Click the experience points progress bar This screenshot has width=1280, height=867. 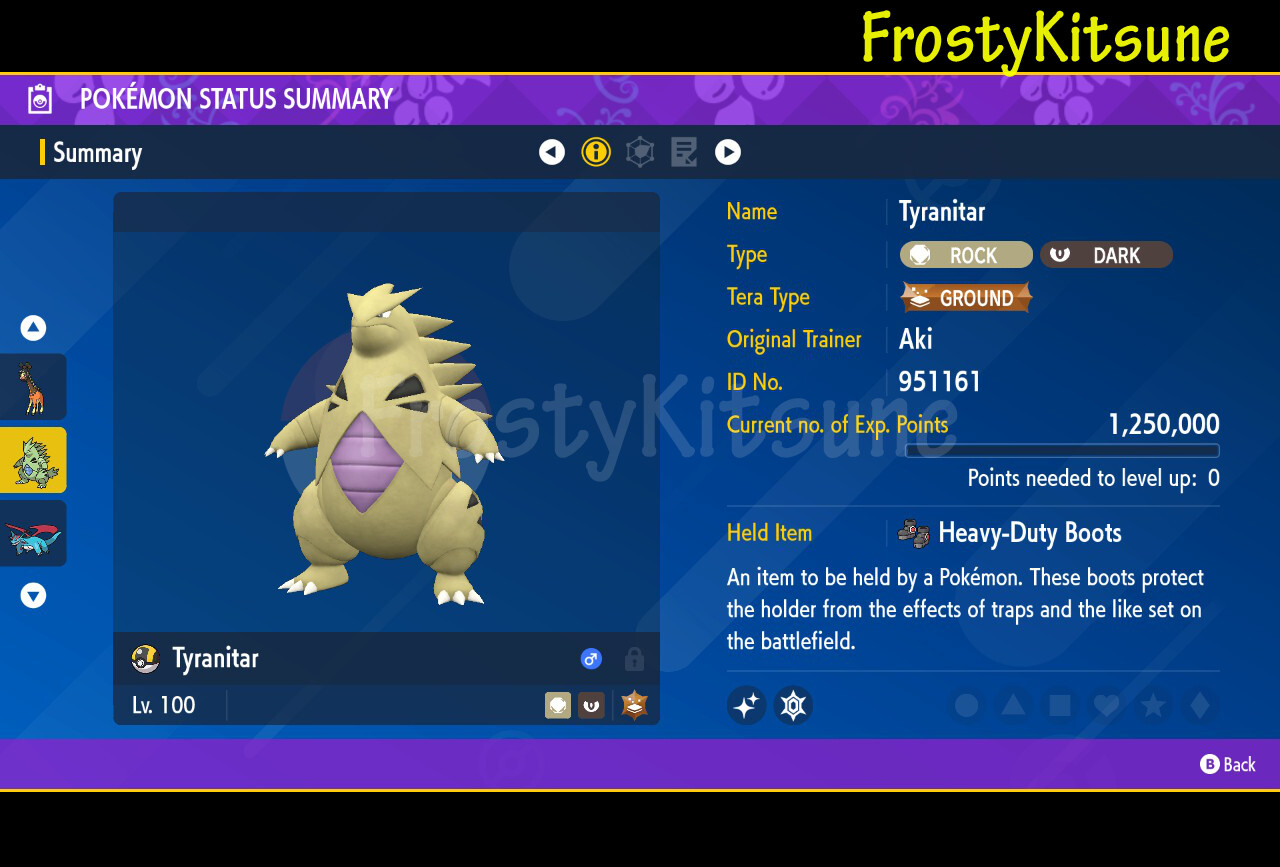(1061, 451)
